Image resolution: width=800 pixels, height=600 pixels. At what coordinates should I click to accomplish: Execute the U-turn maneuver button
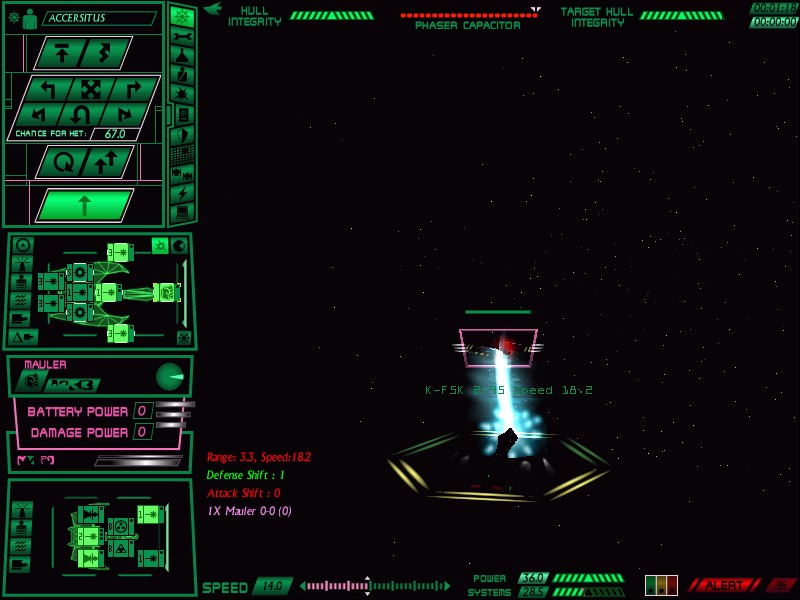pyautogui.click(x=82, y=113)
